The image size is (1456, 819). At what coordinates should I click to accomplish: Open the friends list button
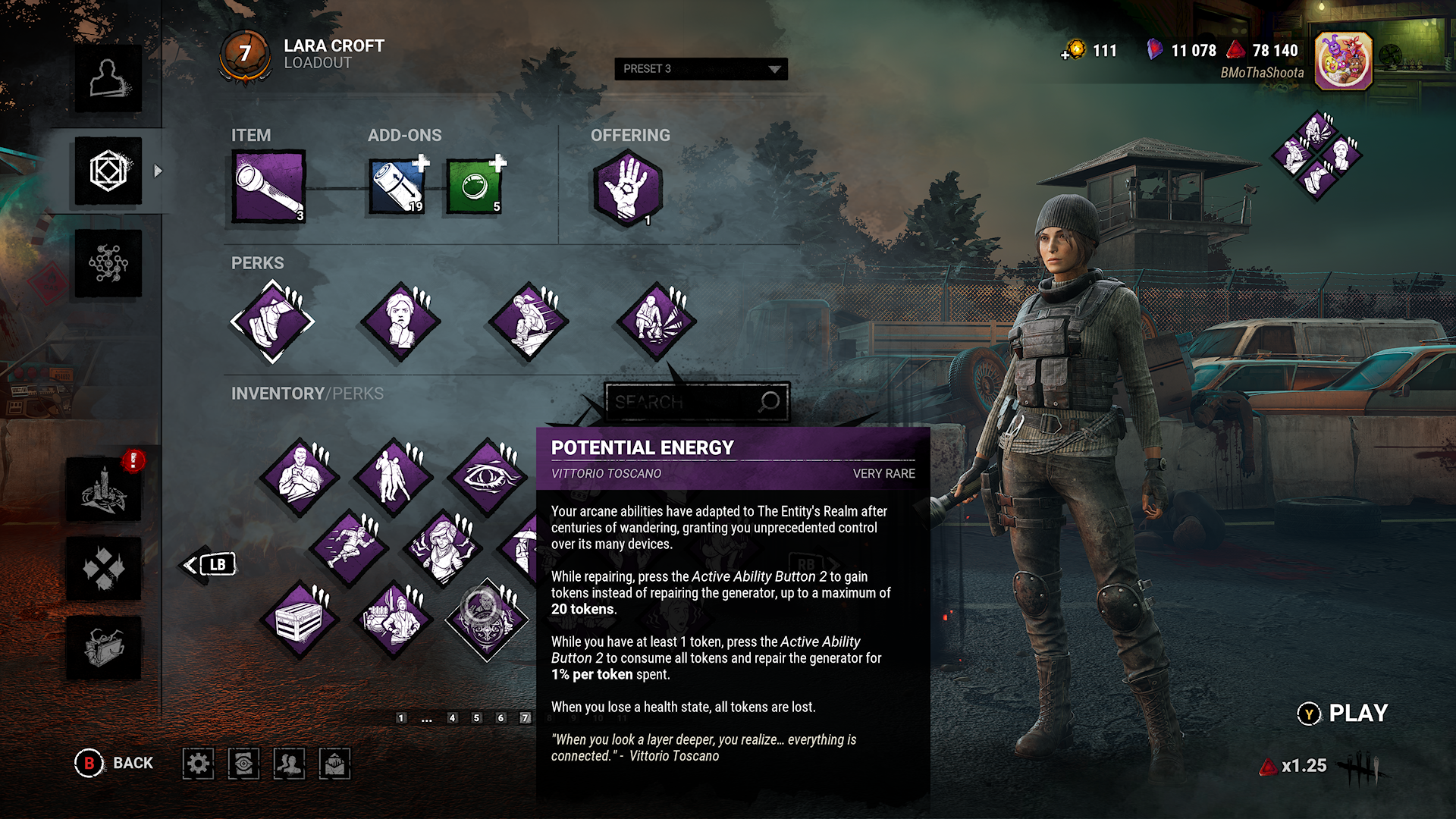pos(289,764)
